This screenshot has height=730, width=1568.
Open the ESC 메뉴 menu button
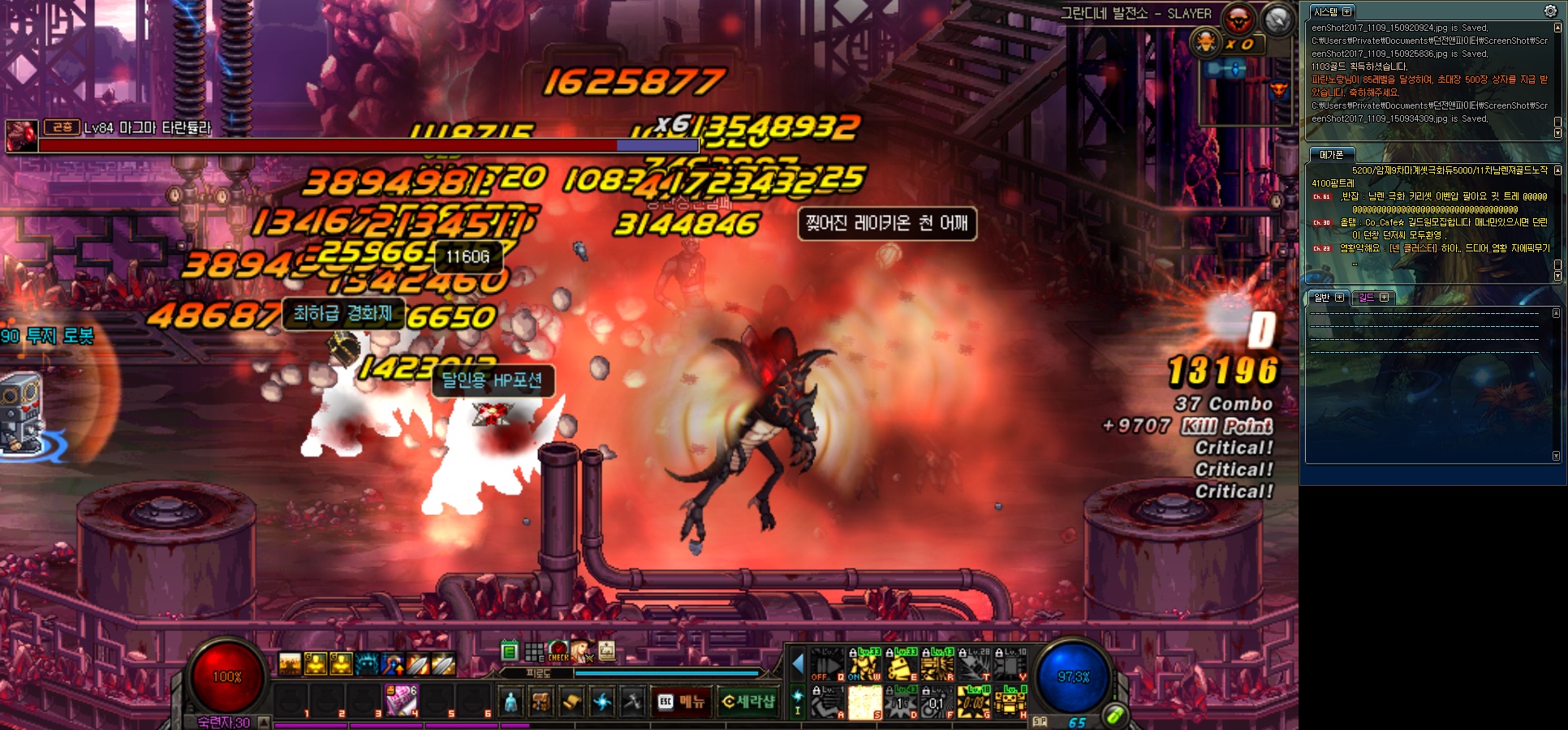pos(681,702)
